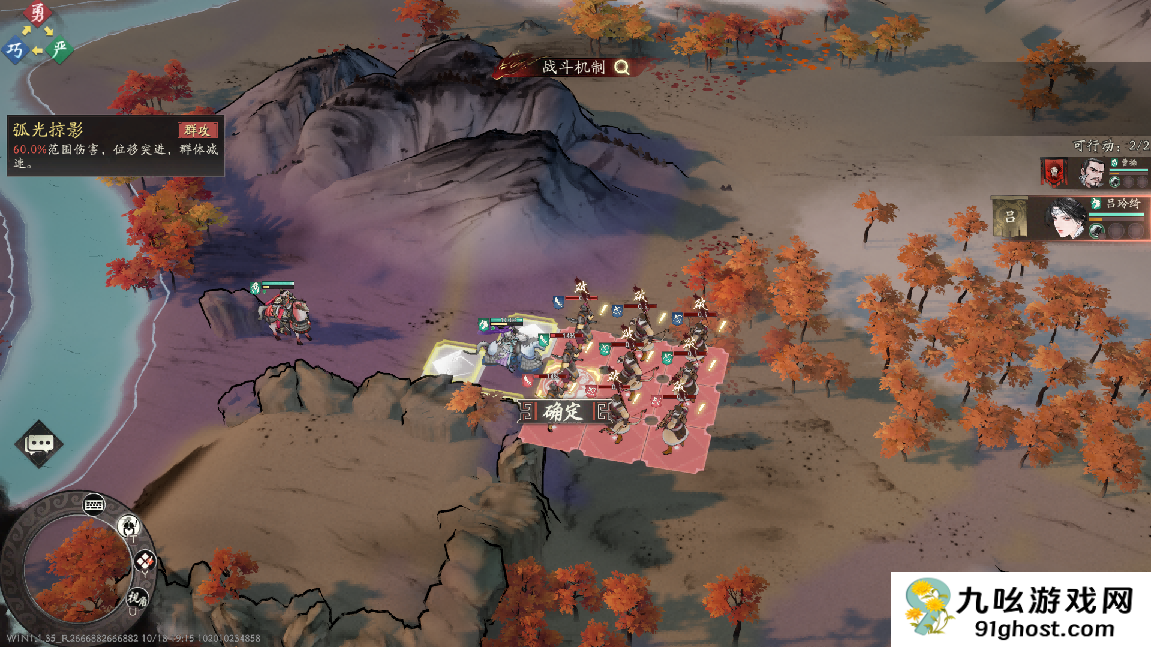Screen dimensions: 1151x647
Task: Click the diamond tiles icon on the minimap ring
Action: (x=145, y=561)
